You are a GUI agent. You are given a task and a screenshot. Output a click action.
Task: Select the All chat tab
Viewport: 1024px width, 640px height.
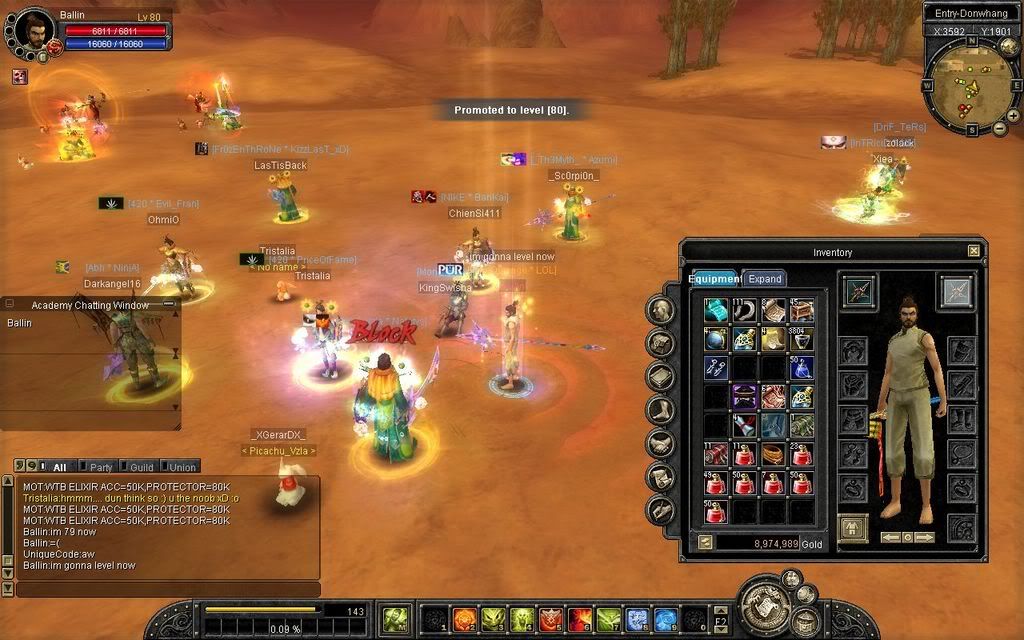tap(59, 467)
